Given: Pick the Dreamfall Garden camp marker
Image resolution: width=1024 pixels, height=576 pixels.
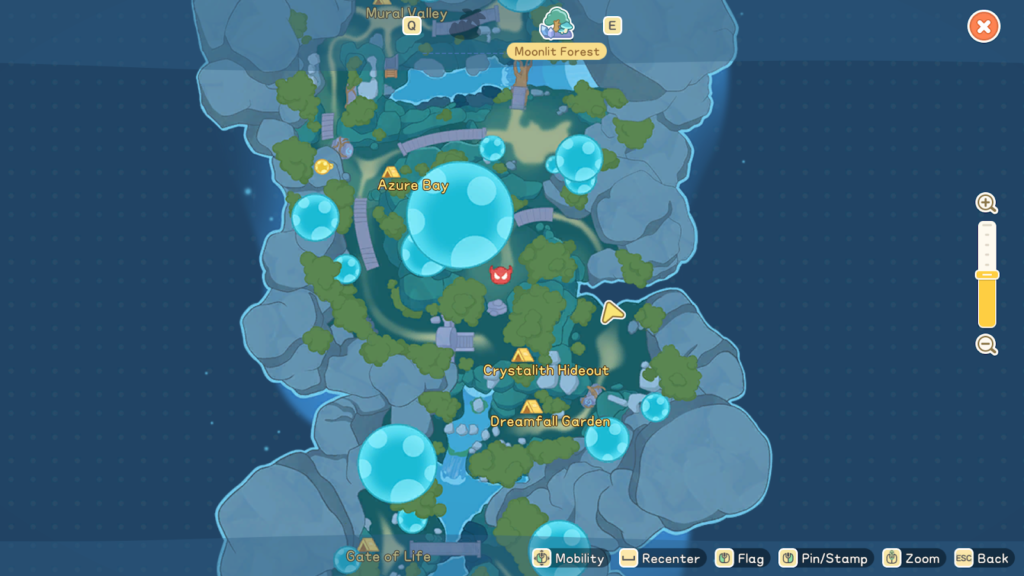Looking at the screenshot, I should tap(531, 407).
